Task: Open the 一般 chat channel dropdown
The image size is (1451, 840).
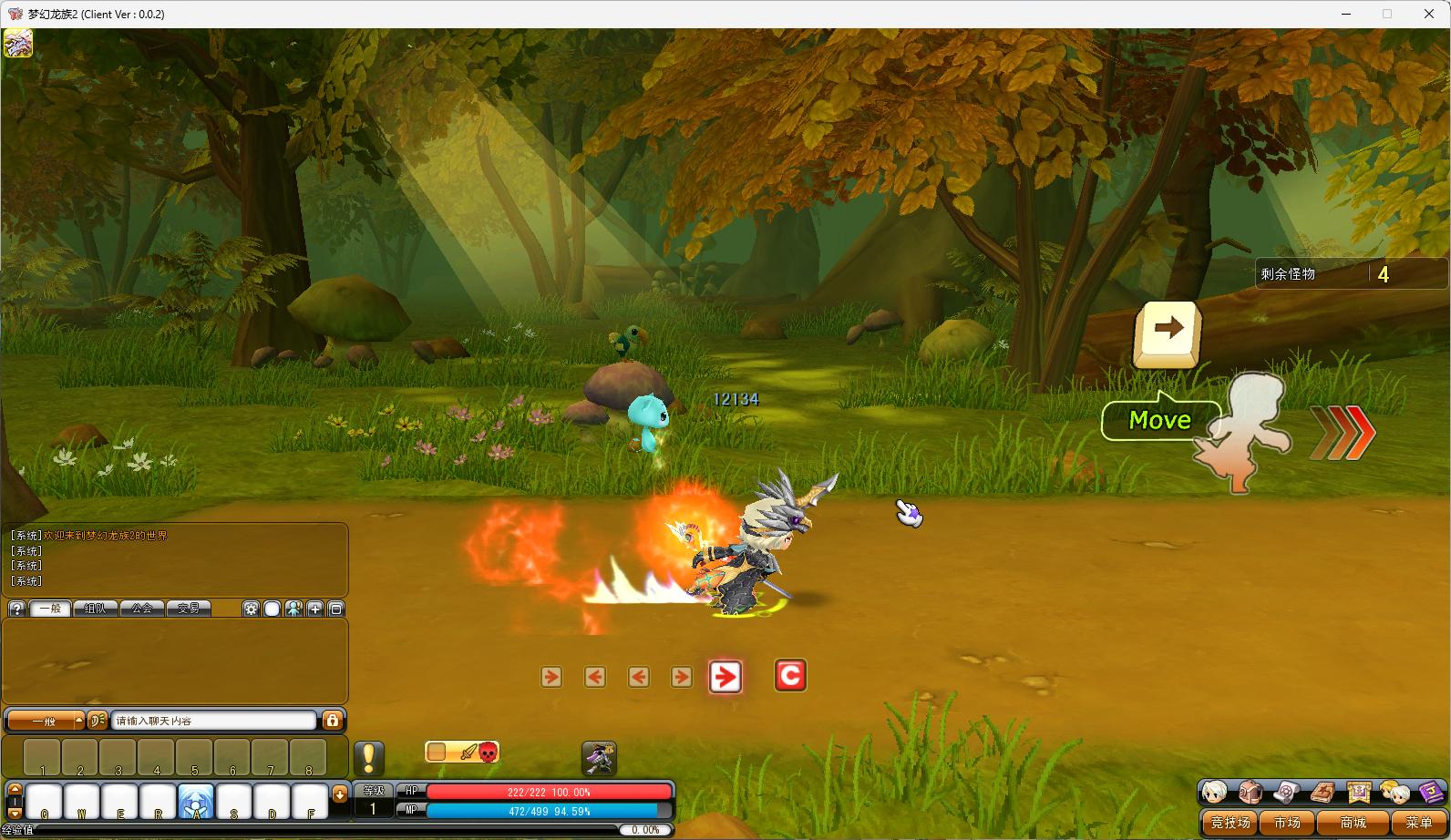Action: [46, 721]
